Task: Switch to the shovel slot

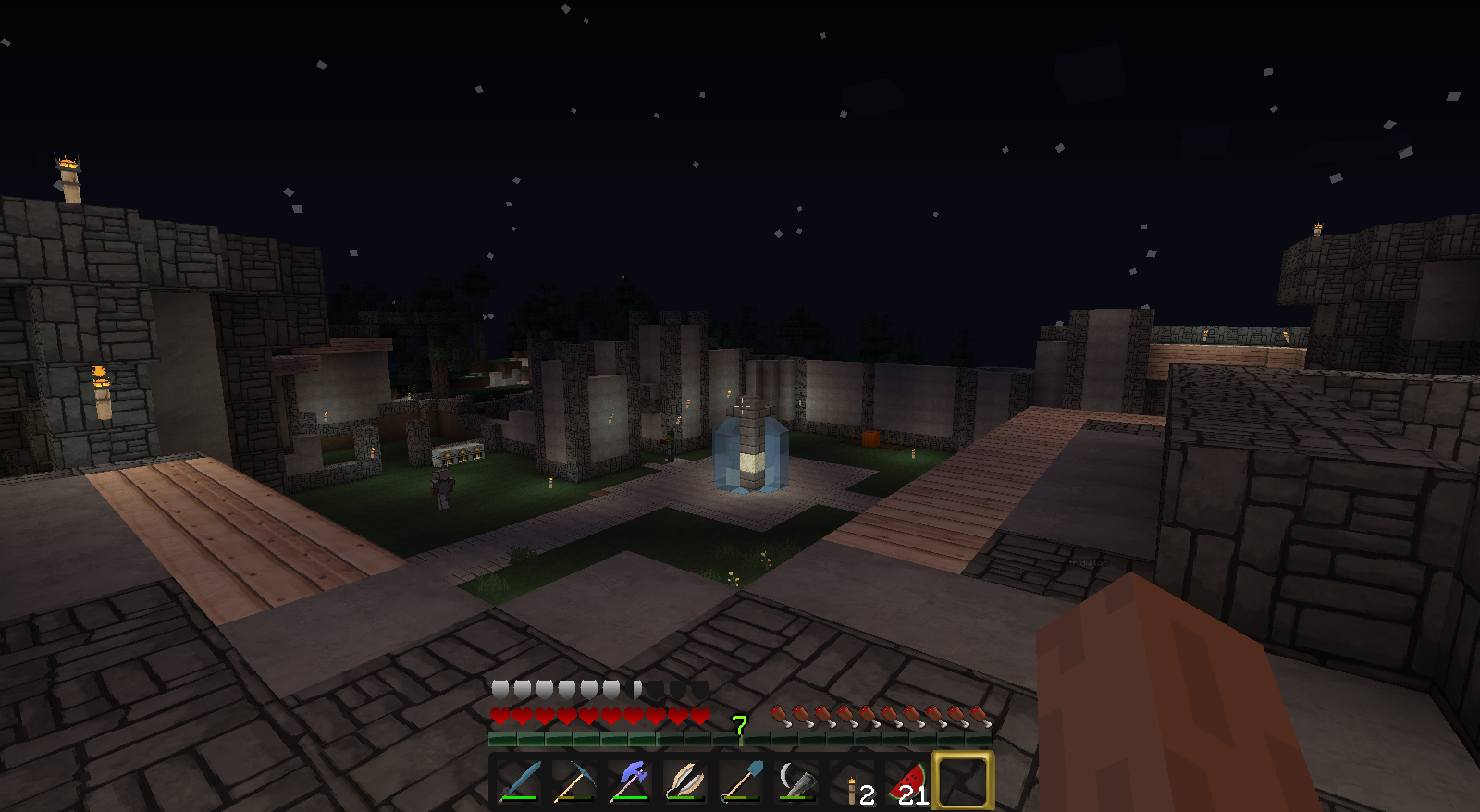Action: (x=741, y=781)
